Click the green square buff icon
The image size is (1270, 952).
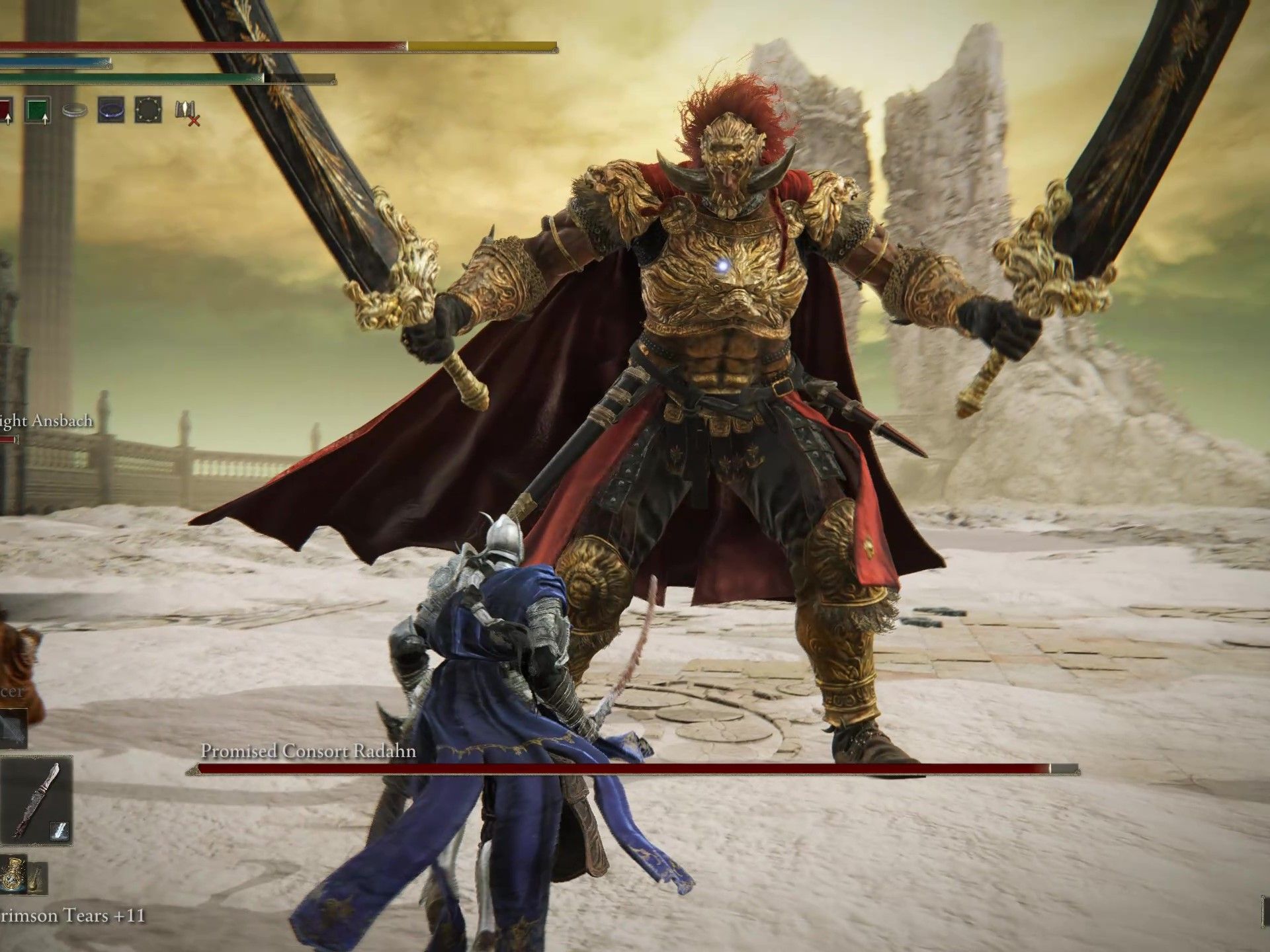click(38, 110)
